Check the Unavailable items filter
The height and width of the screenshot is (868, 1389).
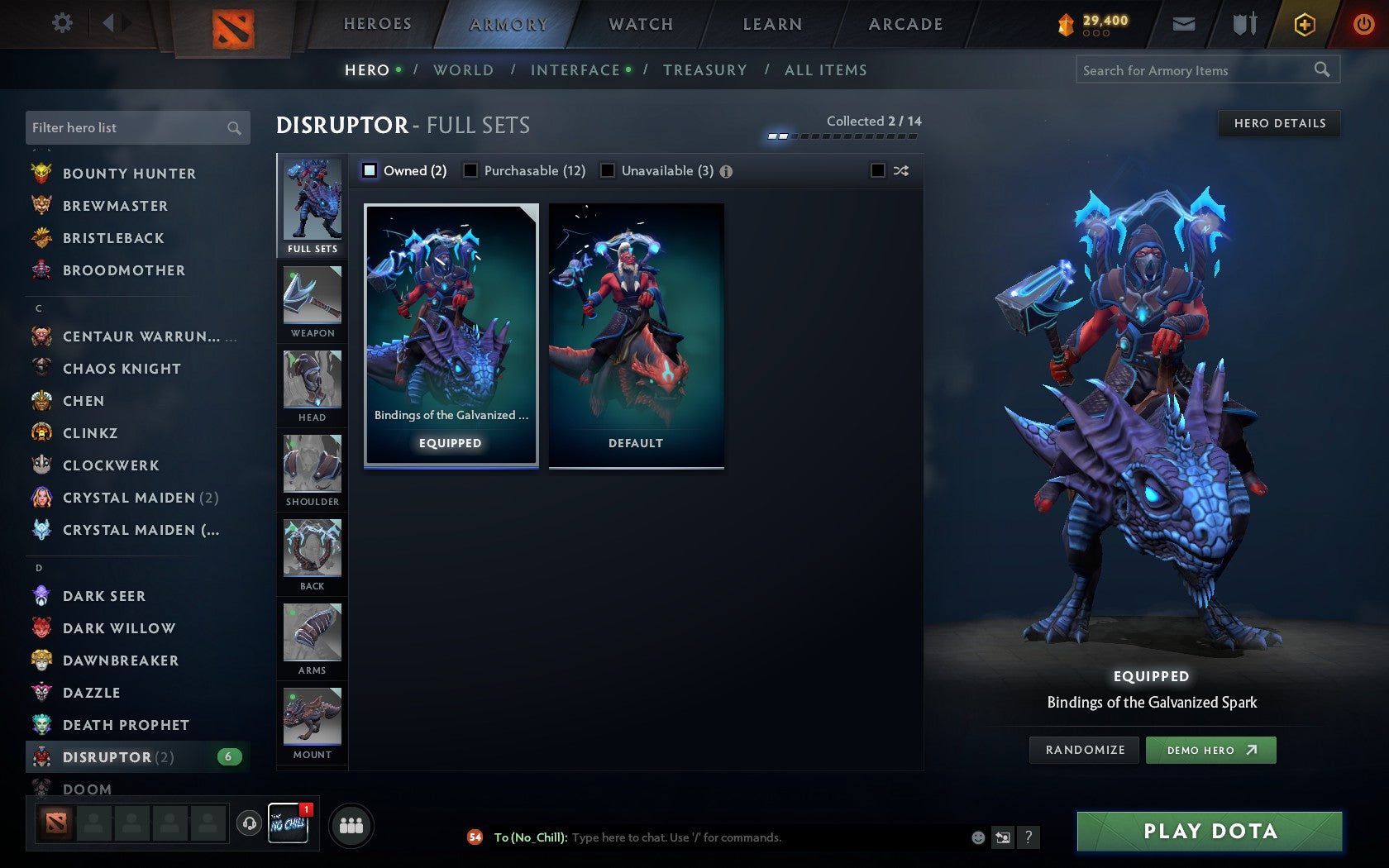[609, 170]
